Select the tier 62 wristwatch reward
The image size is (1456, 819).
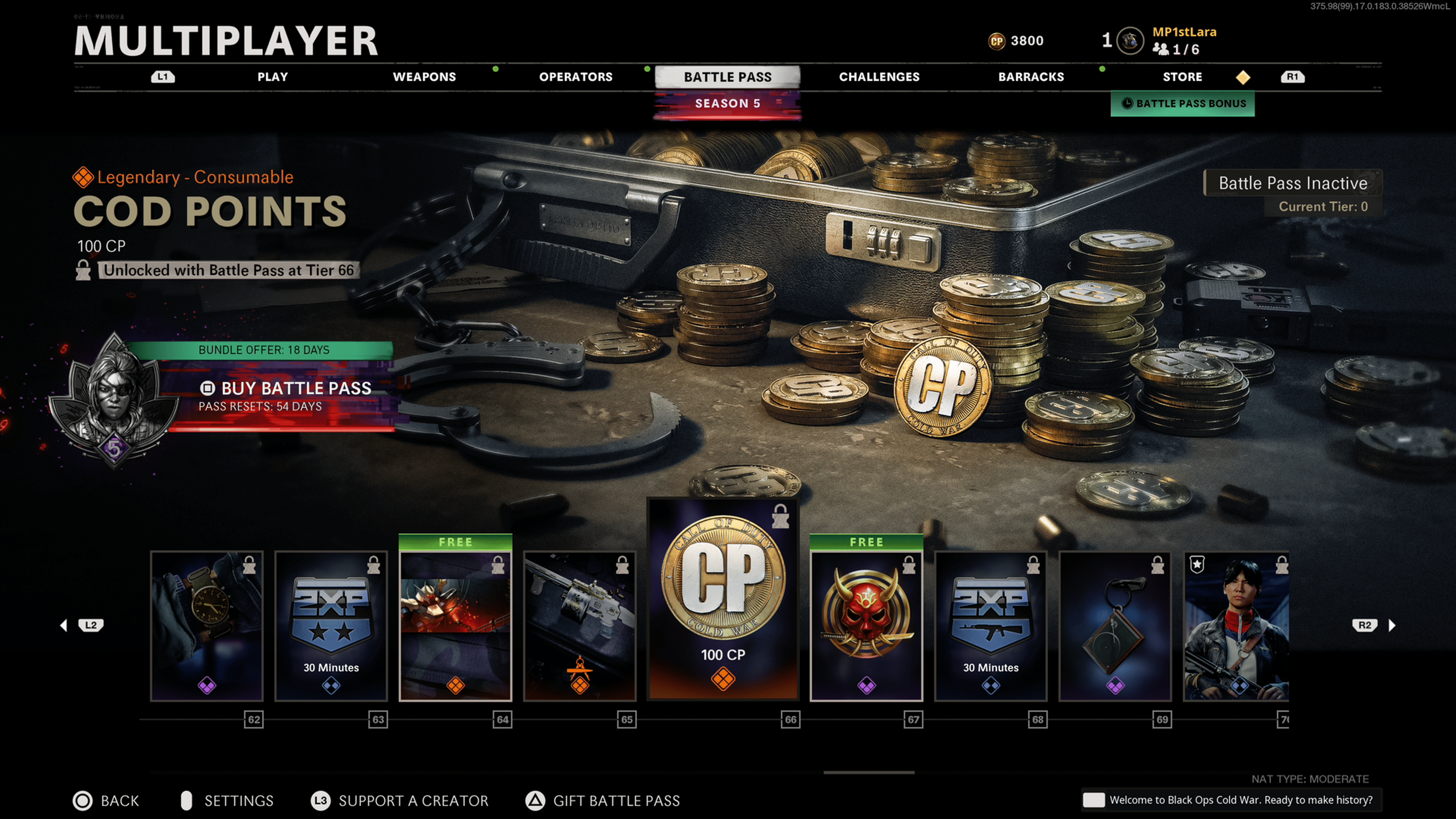tap(207, 626)
